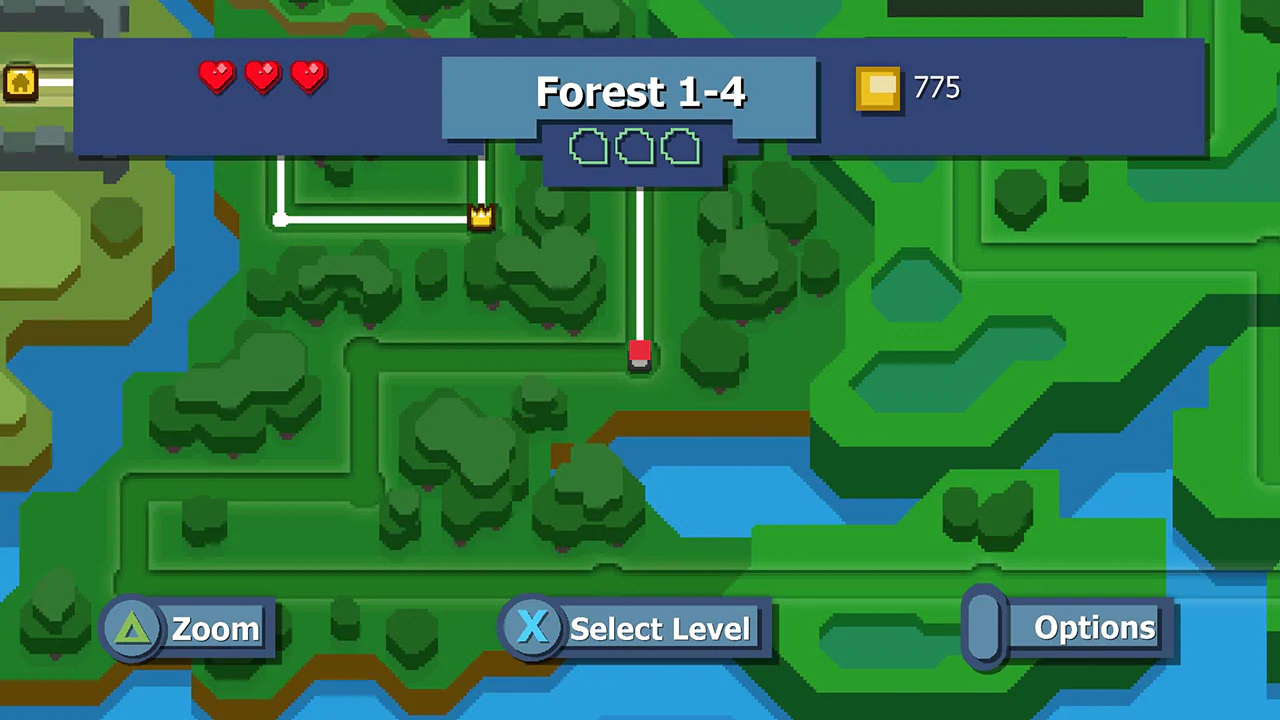Click the Select Level button
The image size is (1280, 720).
coord(659,628)
